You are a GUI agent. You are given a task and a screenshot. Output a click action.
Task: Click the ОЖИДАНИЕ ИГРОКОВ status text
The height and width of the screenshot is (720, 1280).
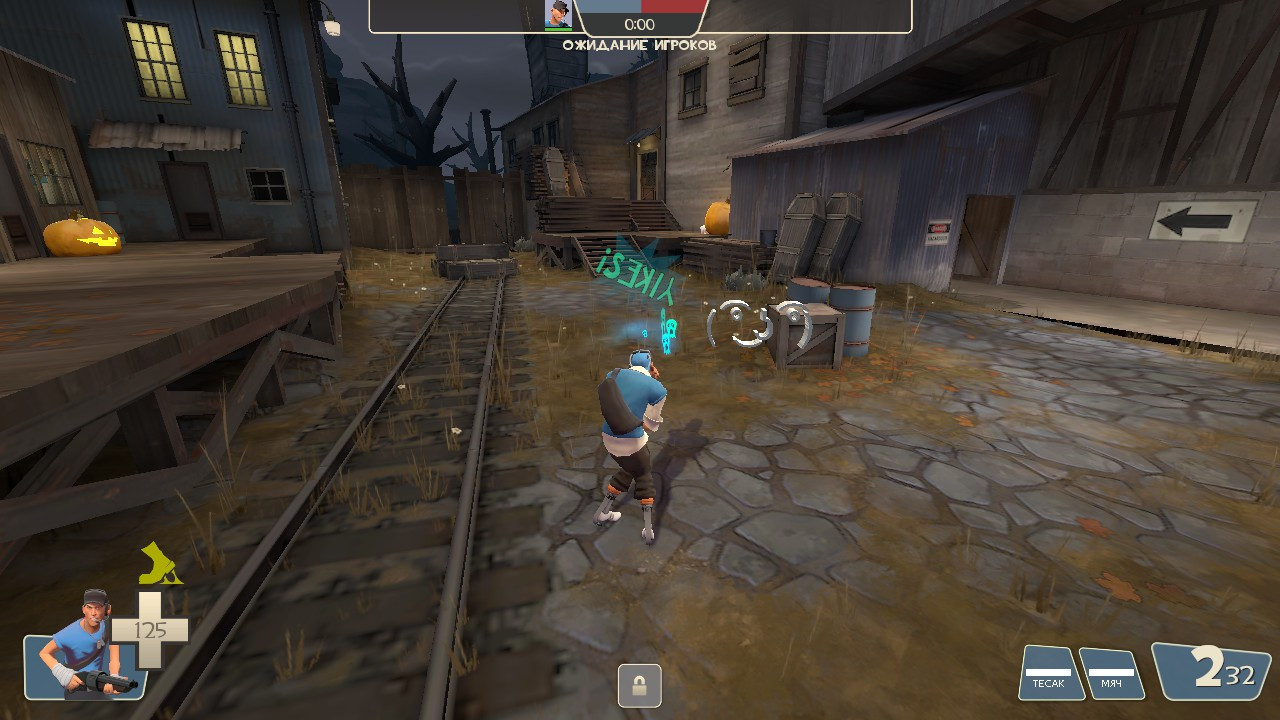[x=638, y=44]
